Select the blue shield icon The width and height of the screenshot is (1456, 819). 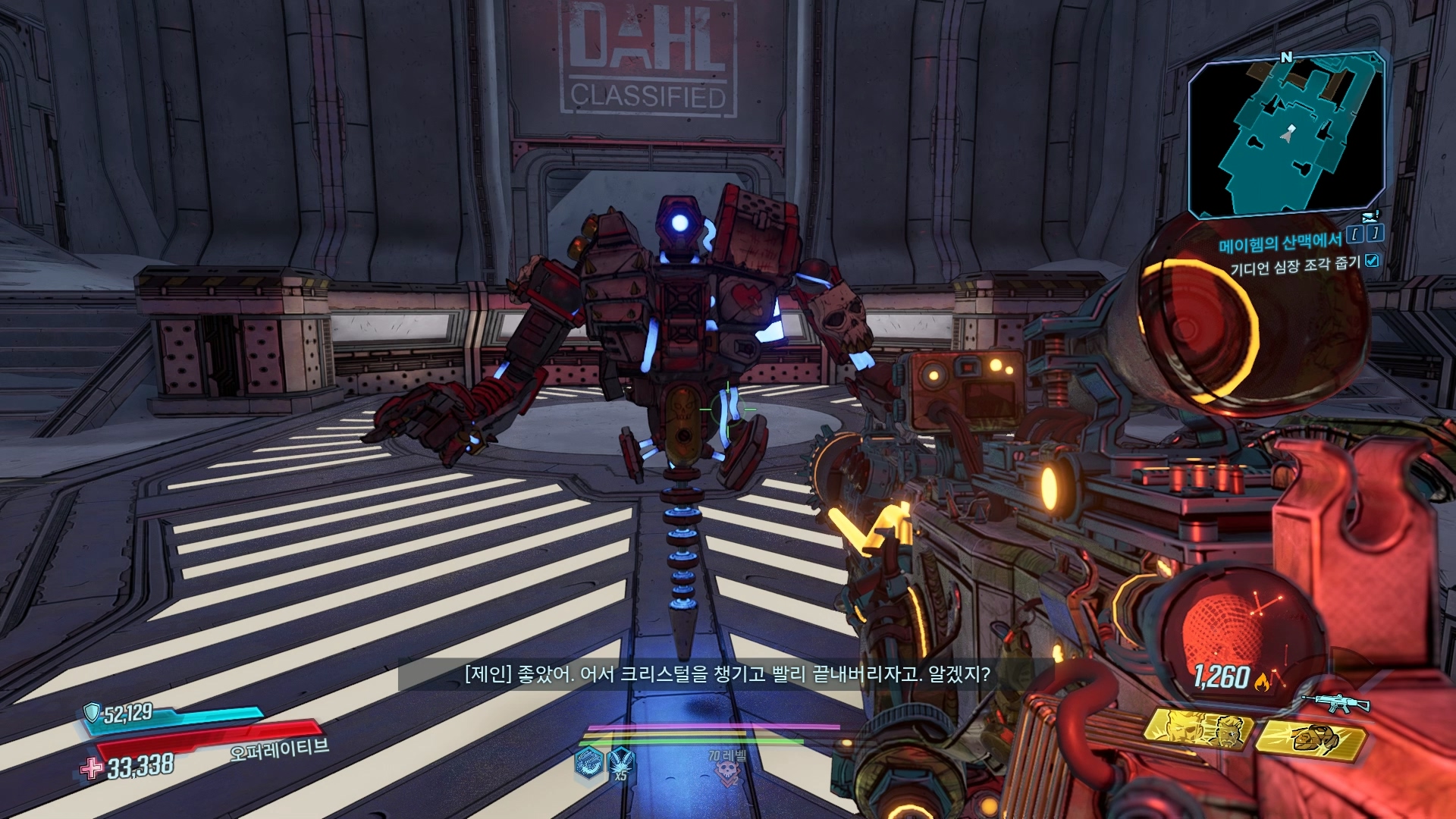(92, 711)
